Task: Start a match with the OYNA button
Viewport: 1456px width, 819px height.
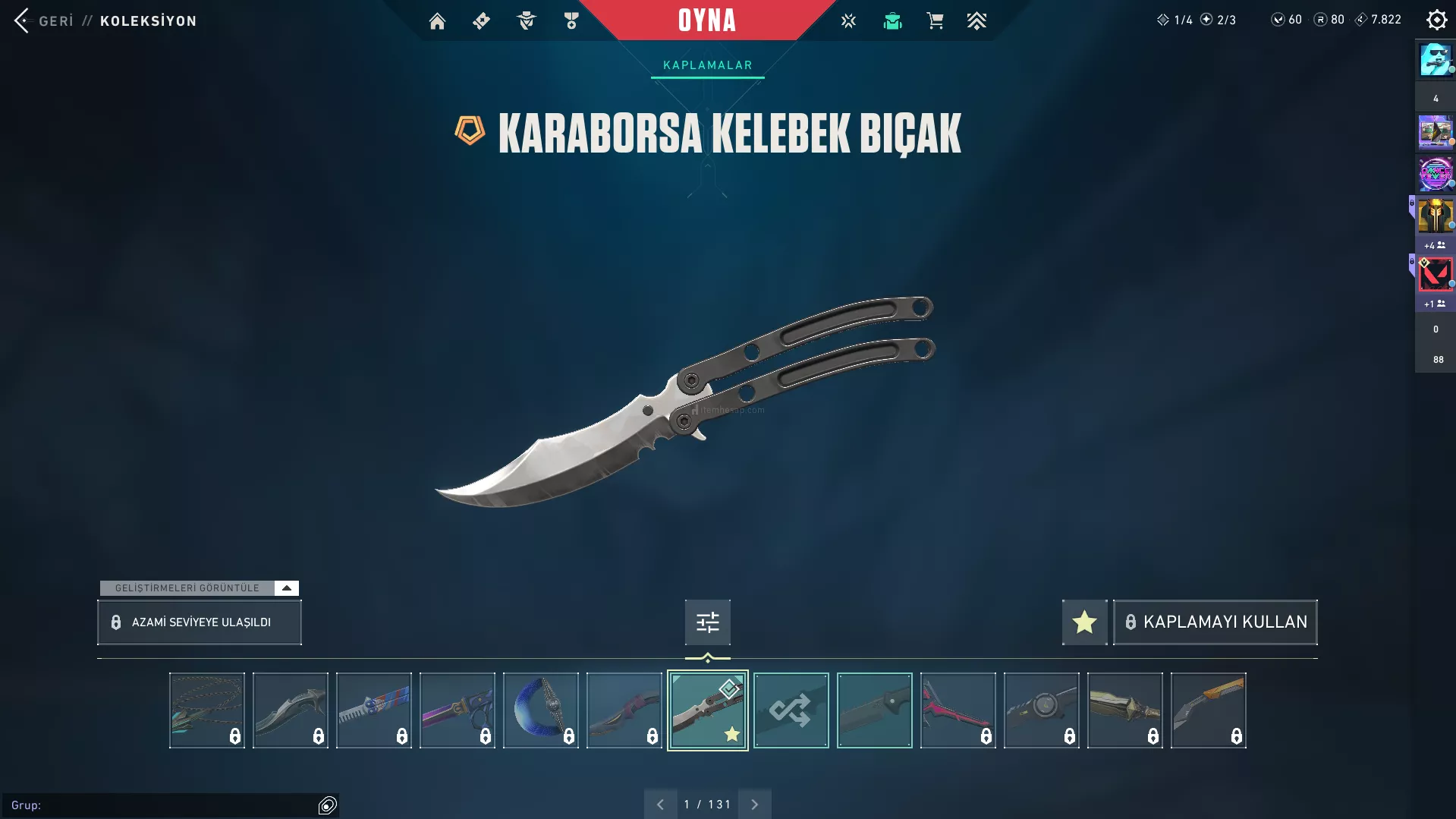Action: pyautogui.click(x=706, y=20)
